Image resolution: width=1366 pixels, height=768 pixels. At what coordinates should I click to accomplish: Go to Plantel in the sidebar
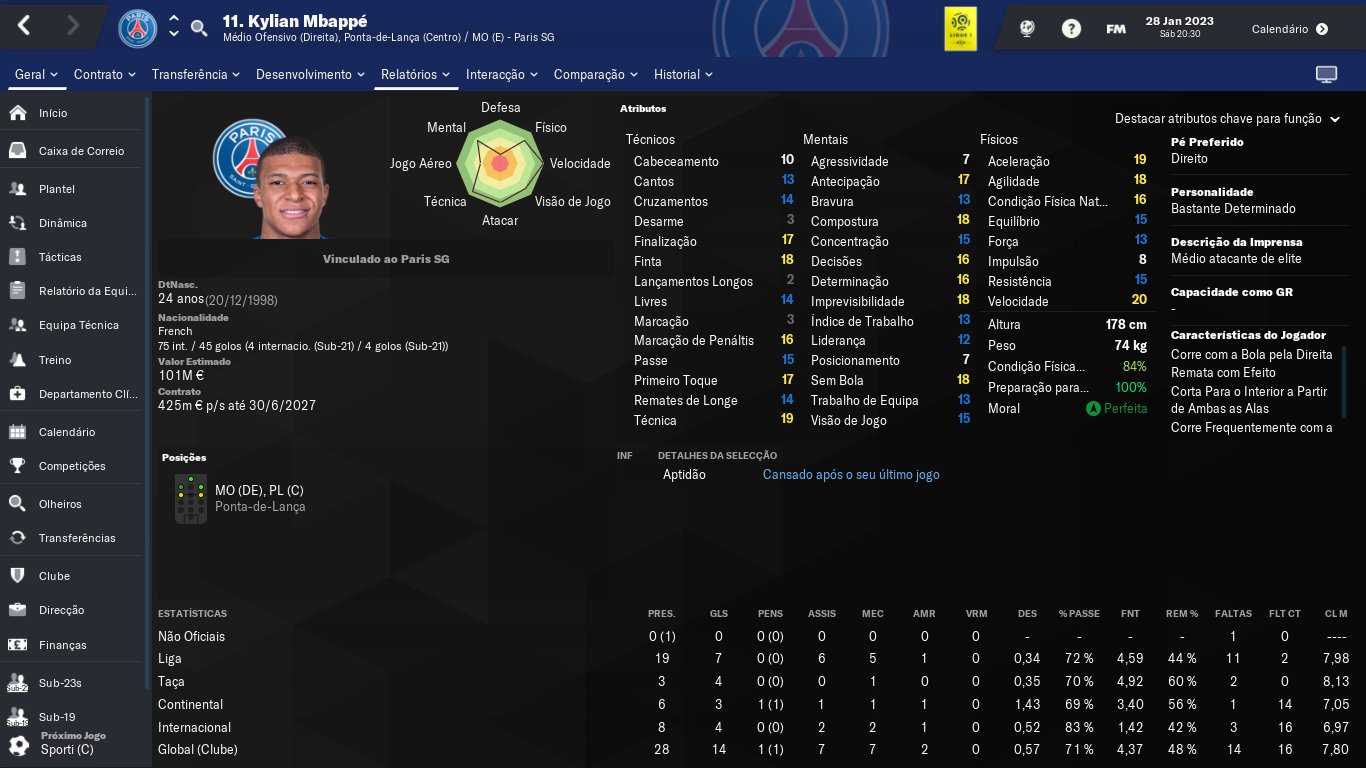[57, 189]
